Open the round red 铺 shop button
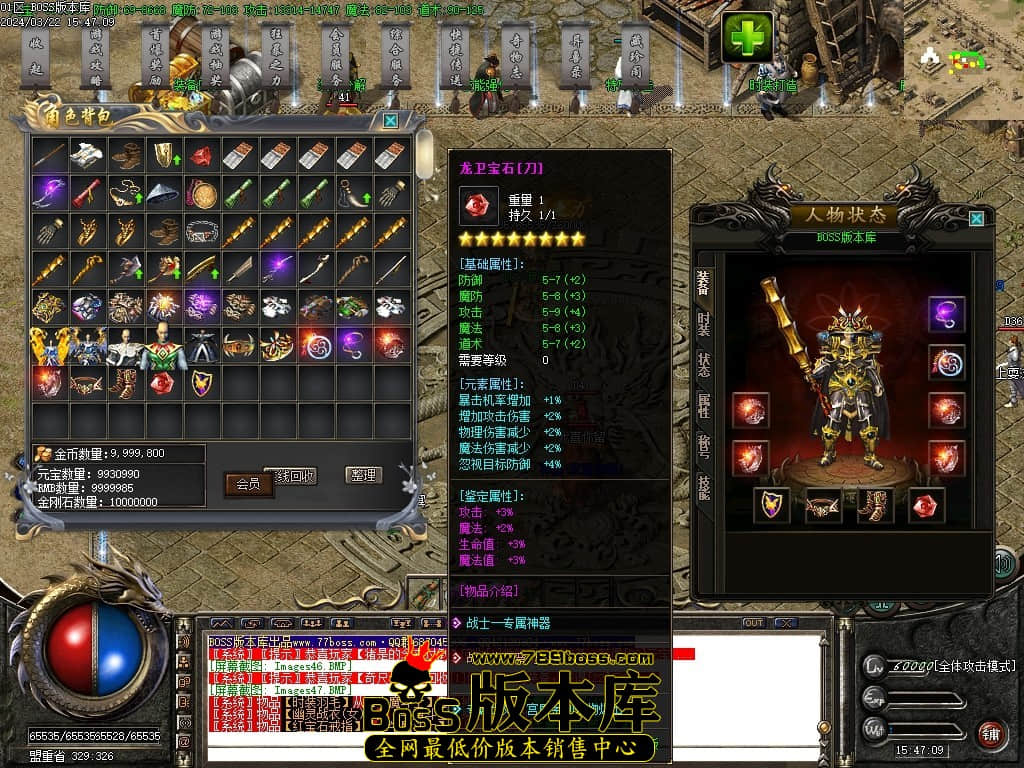 coord(991,734)
